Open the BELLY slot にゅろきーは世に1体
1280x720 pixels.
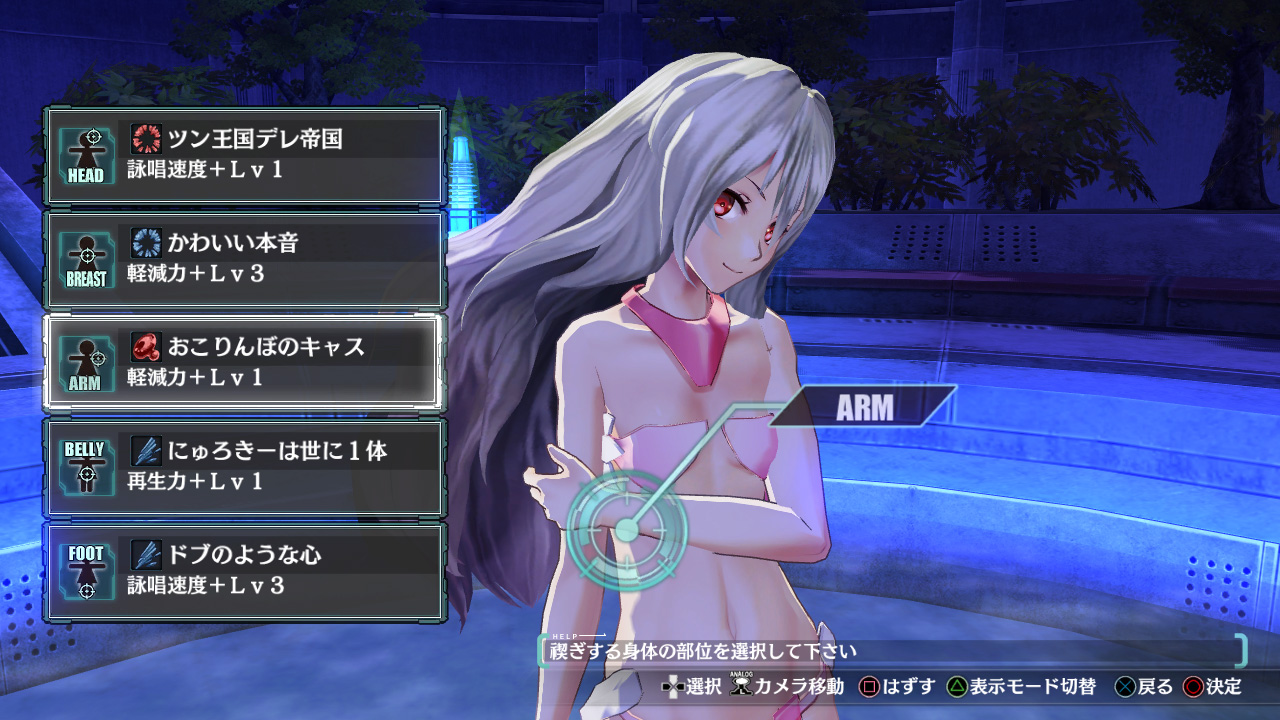(244, 467)
